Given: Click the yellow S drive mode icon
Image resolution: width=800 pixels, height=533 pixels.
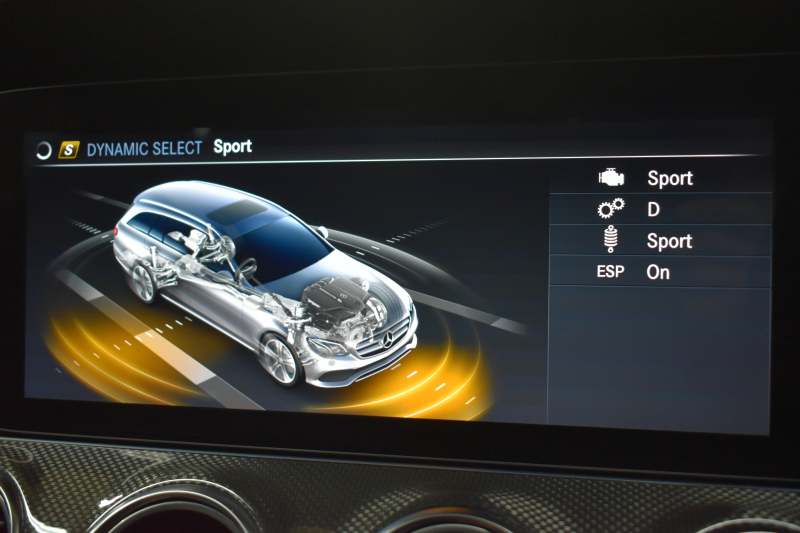Looking at the screenshot, I should coord(68,150).
